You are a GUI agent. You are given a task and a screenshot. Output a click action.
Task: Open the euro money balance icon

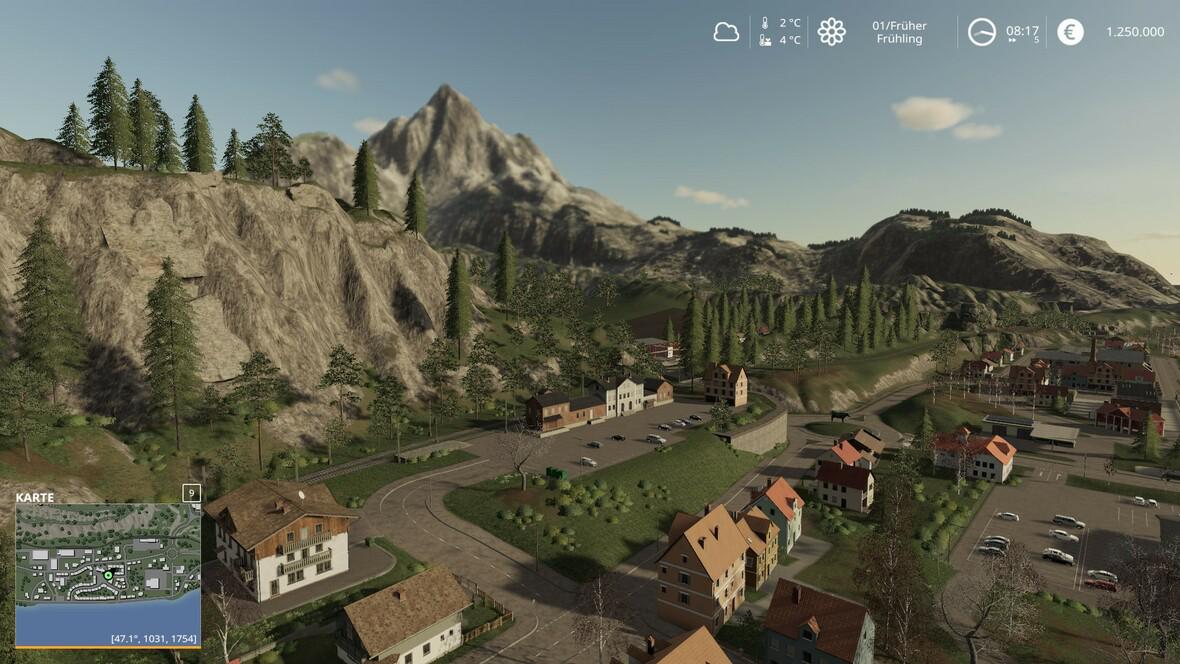coord(1070,32)
